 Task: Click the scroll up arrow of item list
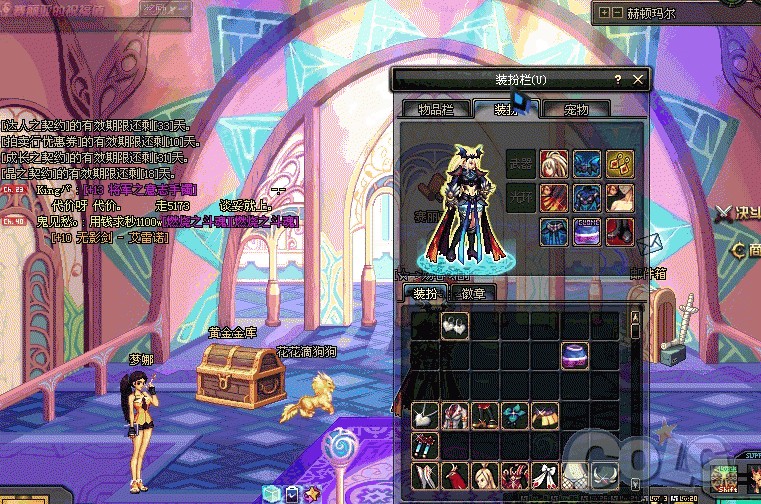pos(634,318)
